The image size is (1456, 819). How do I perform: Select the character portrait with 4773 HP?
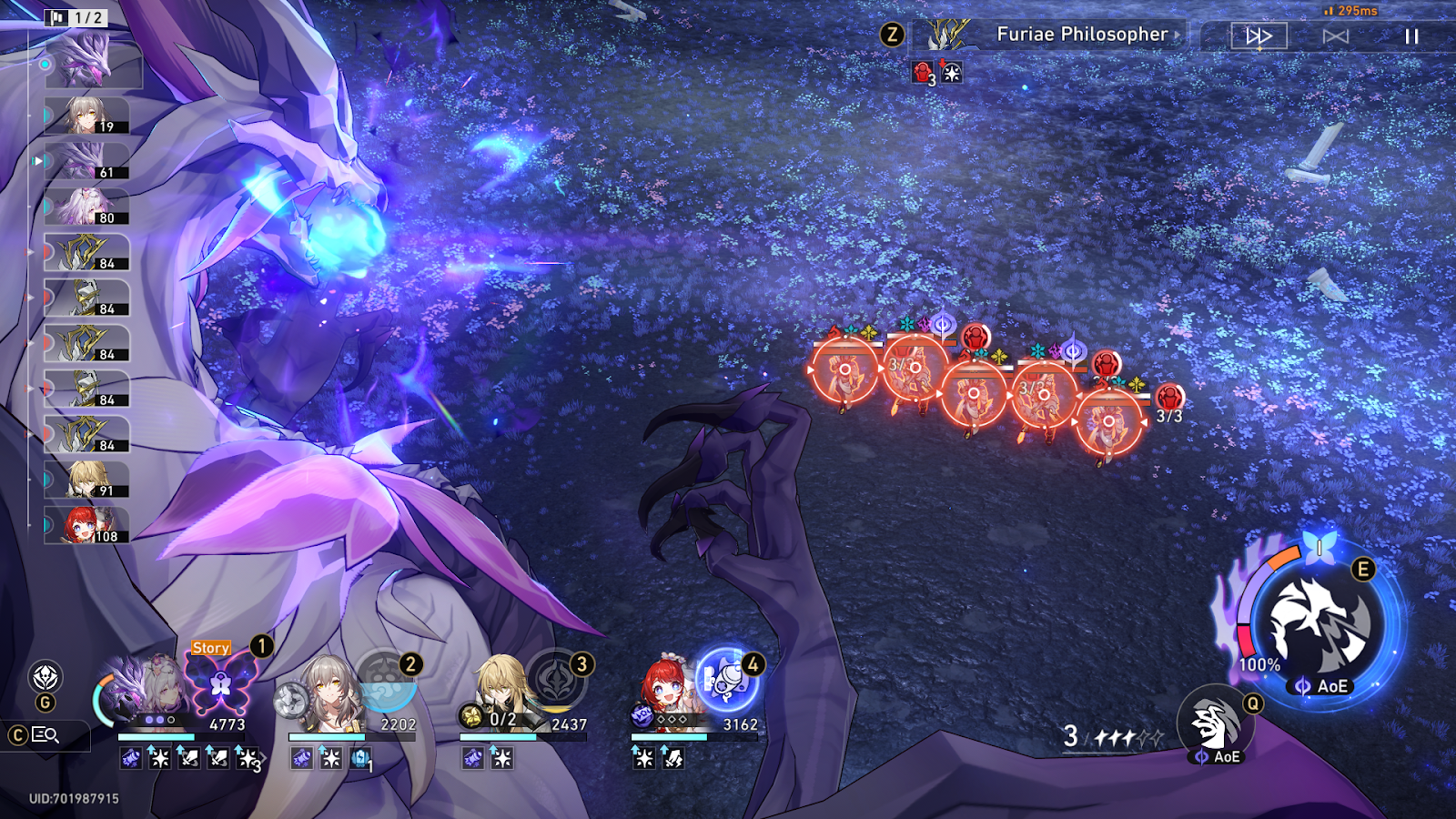[x=146, y=696]
